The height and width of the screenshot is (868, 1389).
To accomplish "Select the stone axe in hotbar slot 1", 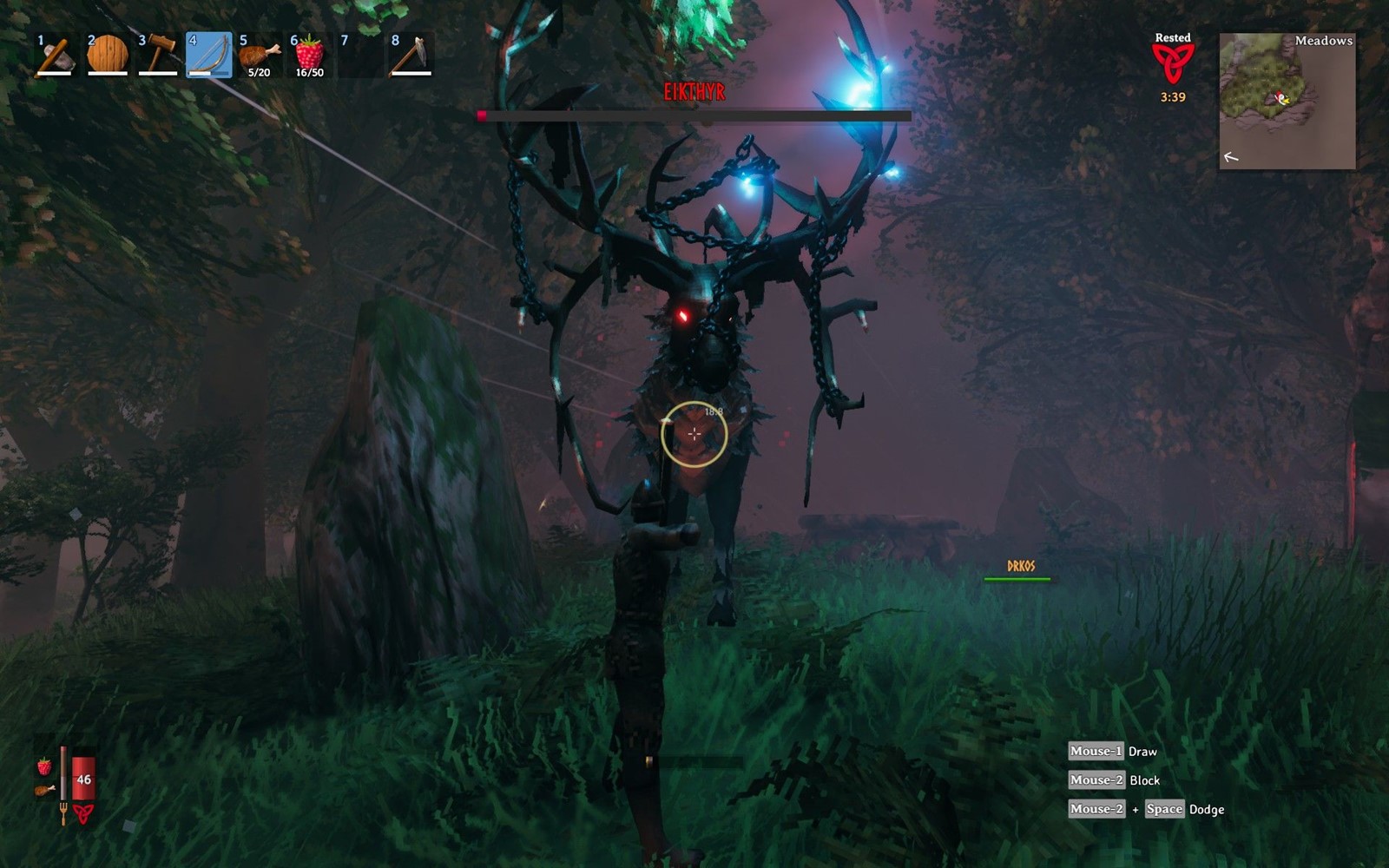I will [x=56, y=56].
